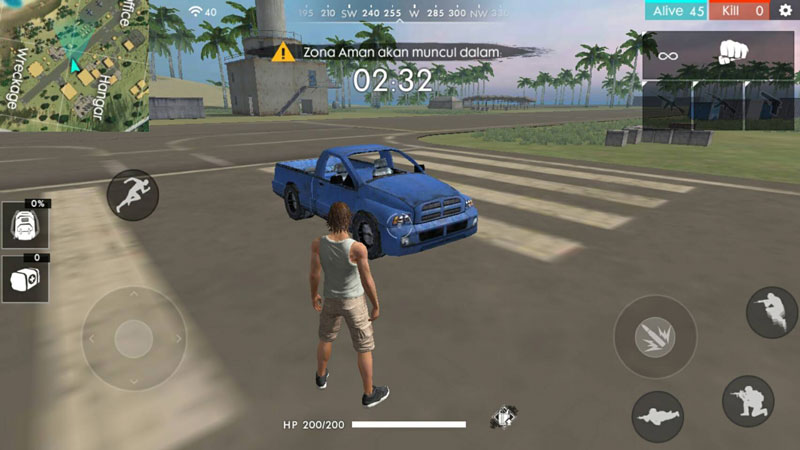Go prone with the lying-soldier button
This screenshot has height=450, width=800.
(x=657, y=416)
